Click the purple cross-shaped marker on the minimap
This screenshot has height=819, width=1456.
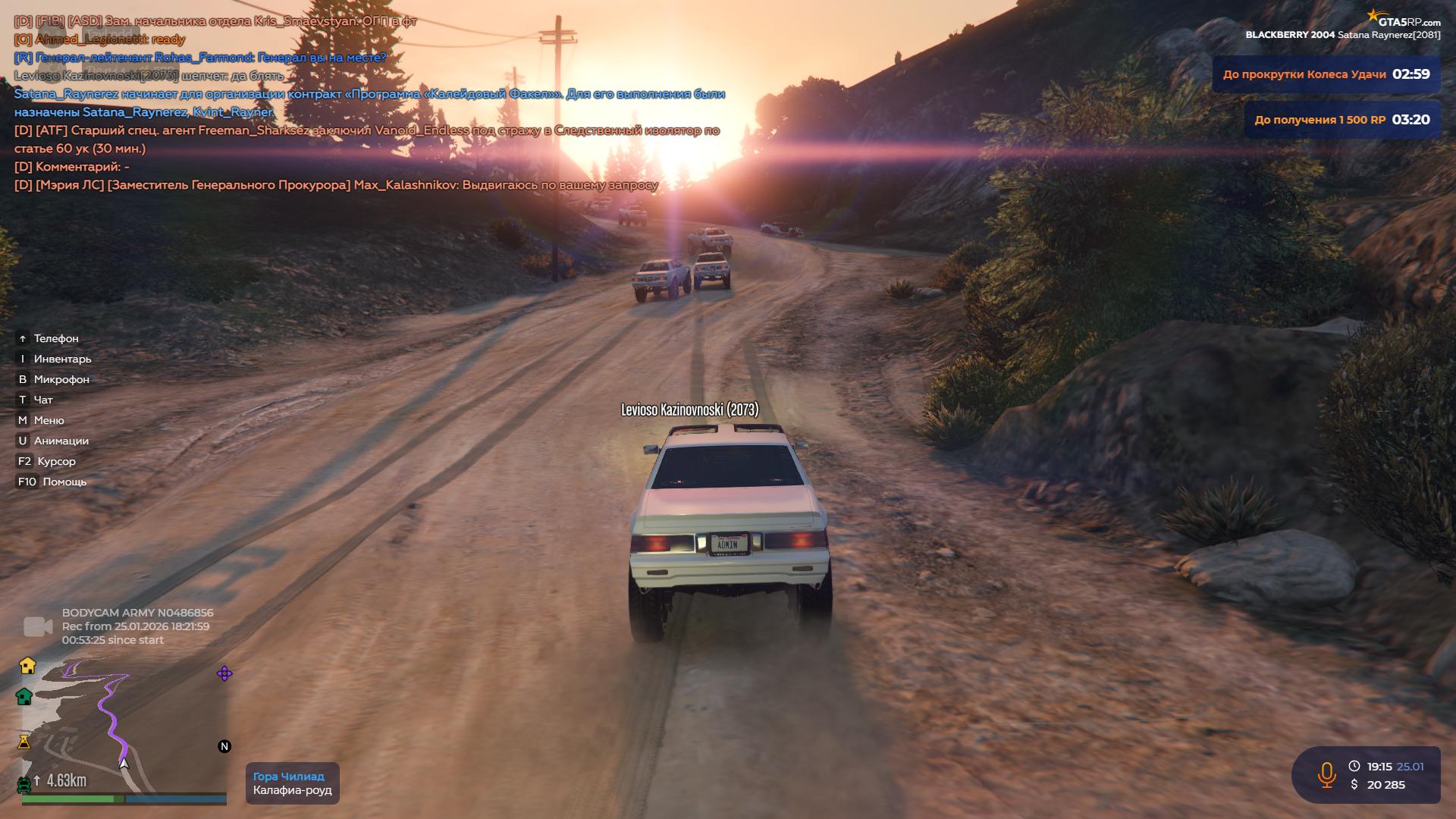[x=224, y=673]
